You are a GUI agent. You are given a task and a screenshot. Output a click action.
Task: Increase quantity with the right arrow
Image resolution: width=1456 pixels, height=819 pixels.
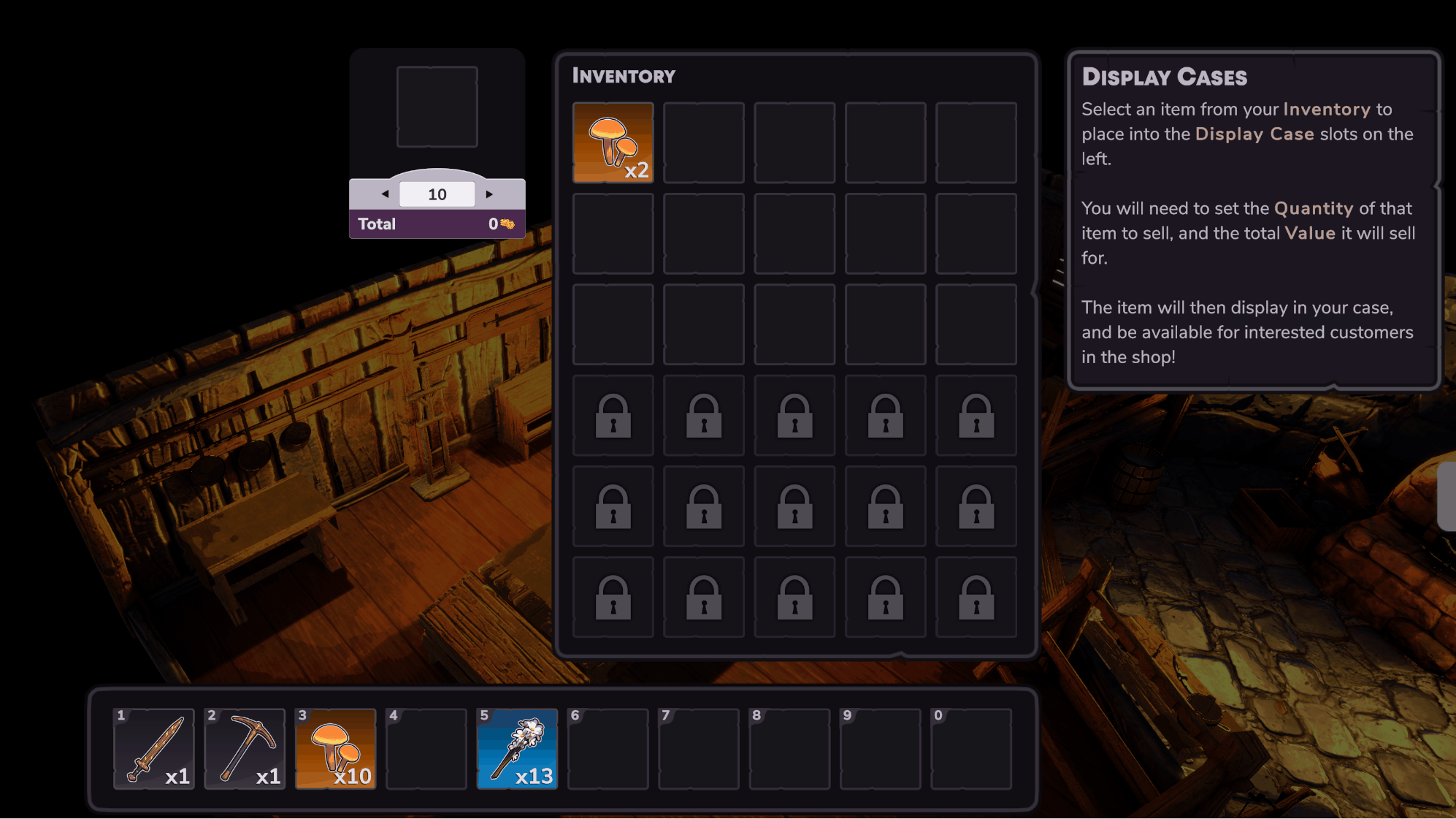[x=489, y=194]
